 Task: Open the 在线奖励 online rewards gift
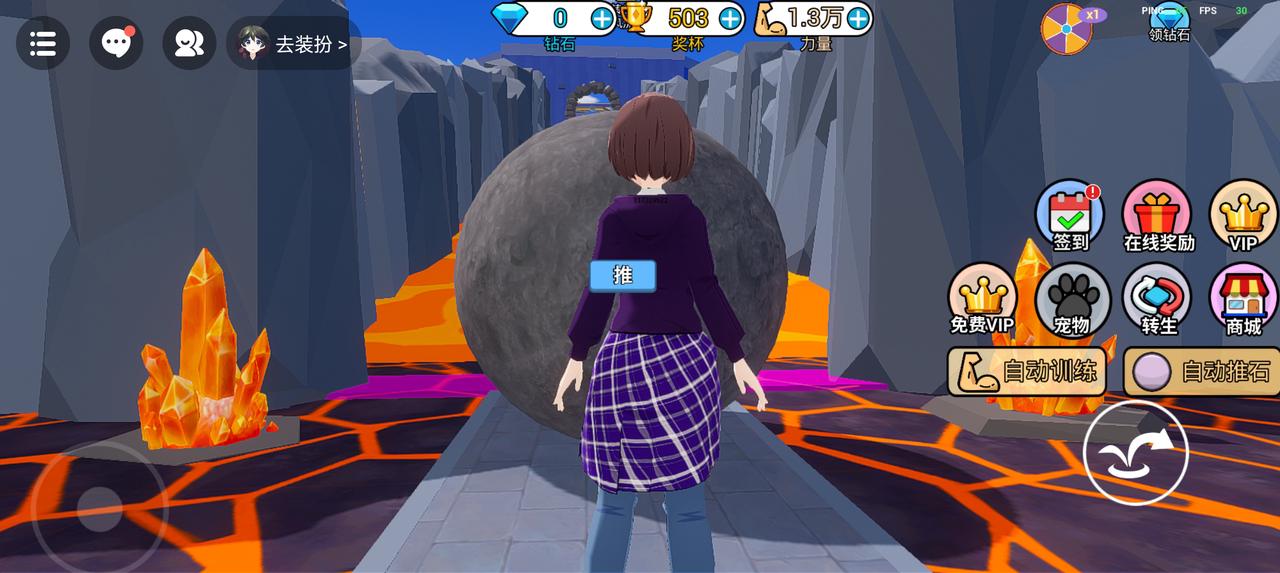point(1158,215)
